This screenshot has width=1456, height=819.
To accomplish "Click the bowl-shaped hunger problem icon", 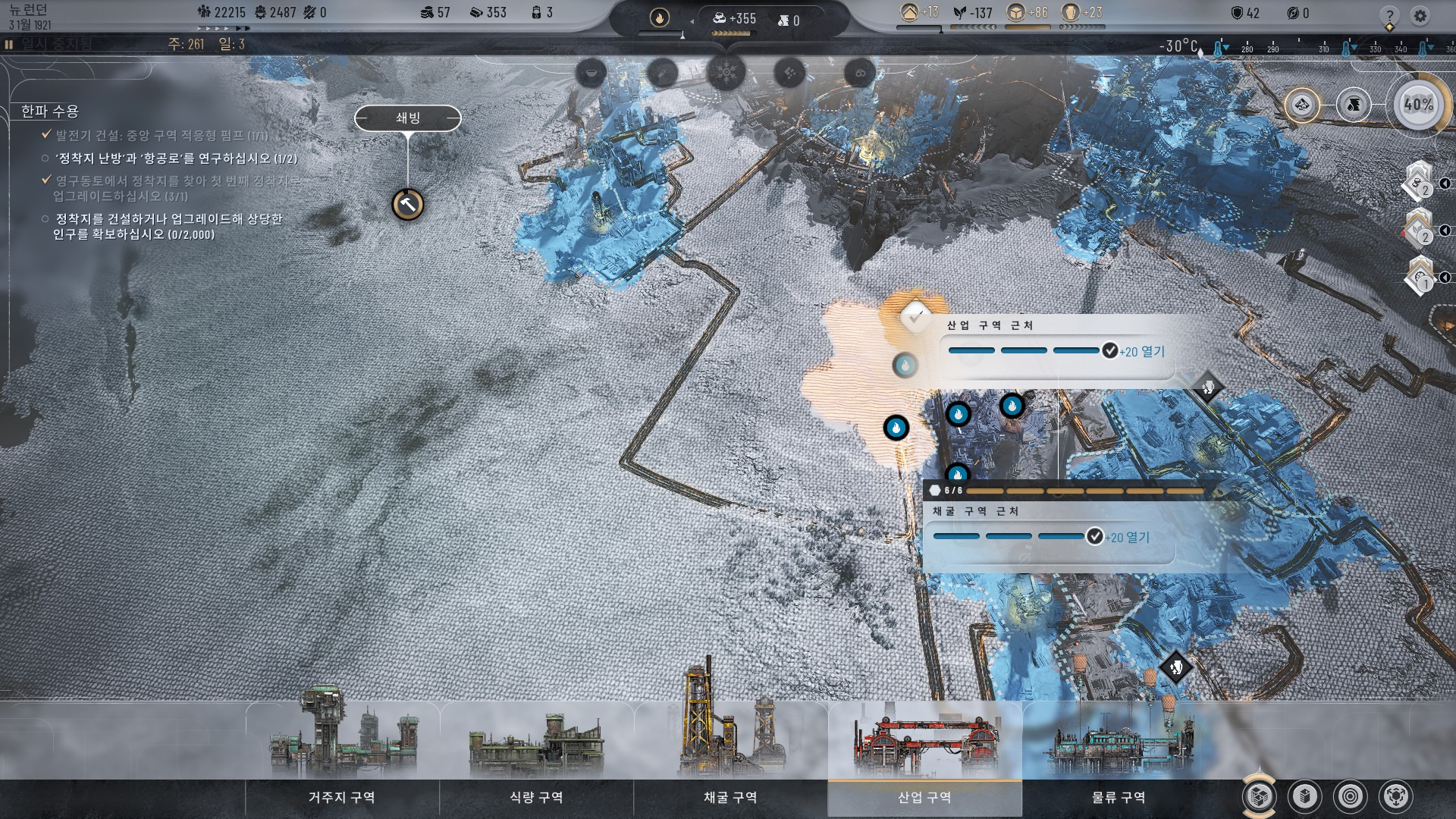I will tap(591, 74).
